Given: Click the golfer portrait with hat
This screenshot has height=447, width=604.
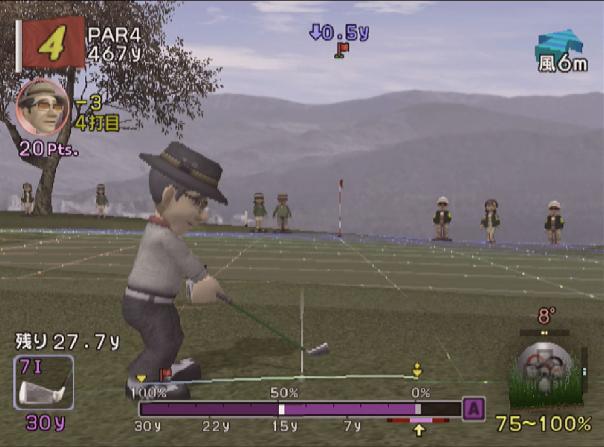Looking at the screenshot, I should click(42, 106).
